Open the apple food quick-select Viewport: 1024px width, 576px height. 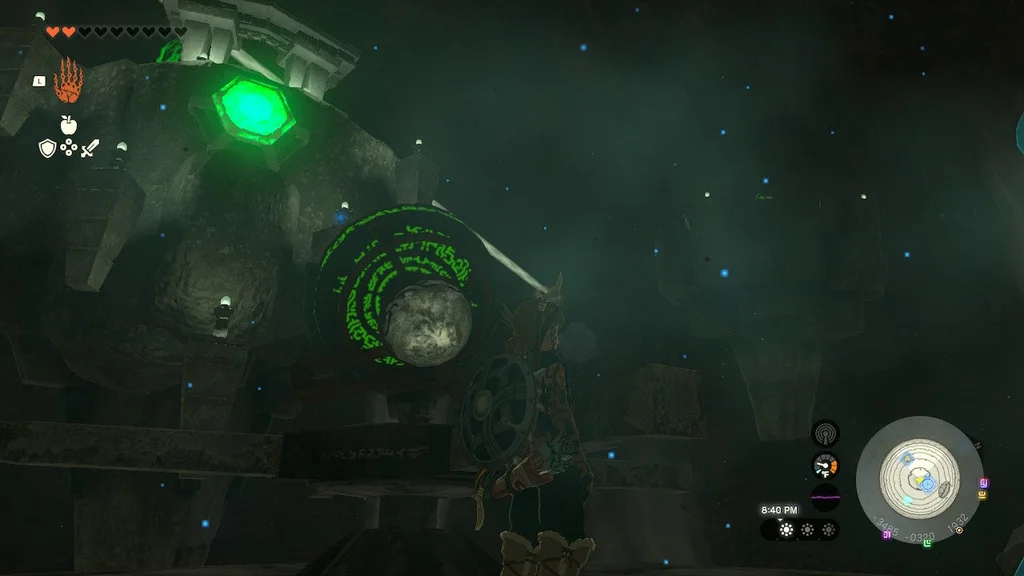[68, 125]
